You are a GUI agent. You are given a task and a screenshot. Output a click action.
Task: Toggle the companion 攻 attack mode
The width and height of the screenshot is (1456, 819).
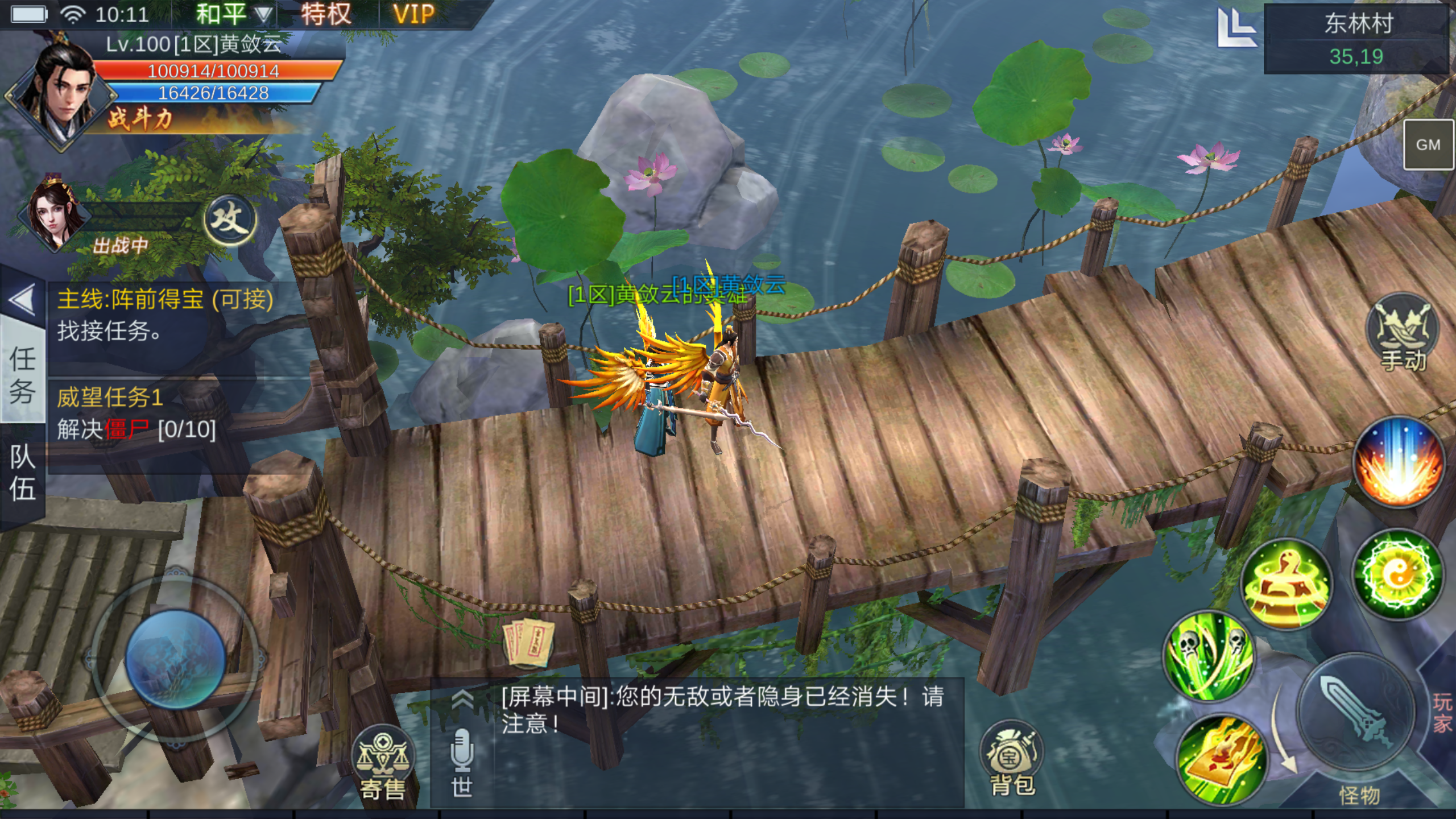[x=230, y=220]
